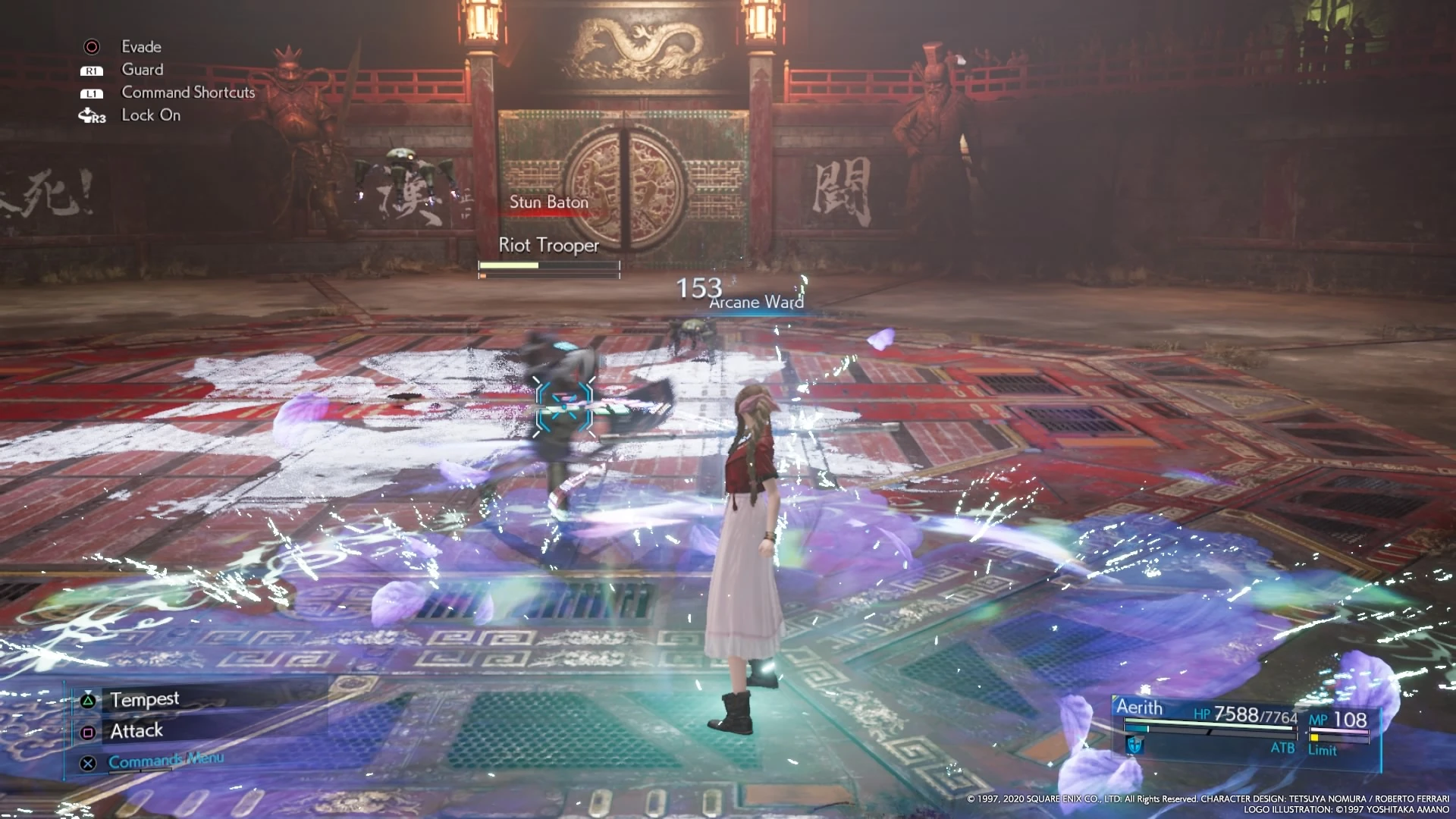
Task: Click the Riot Trooper stagger bar
Action: click(548, 276)
